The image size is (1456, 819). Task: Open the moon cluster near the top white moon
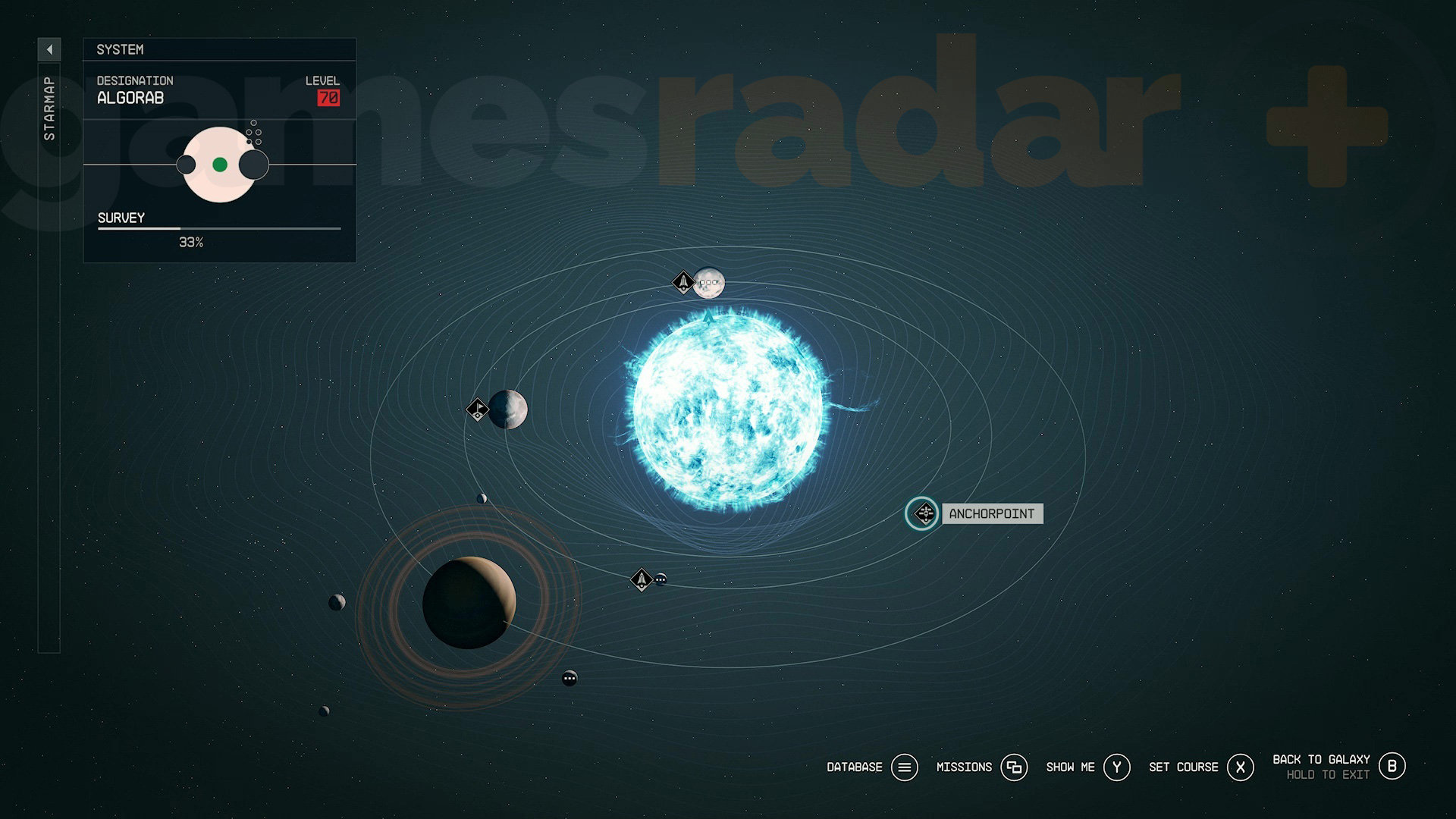[710, 281]
